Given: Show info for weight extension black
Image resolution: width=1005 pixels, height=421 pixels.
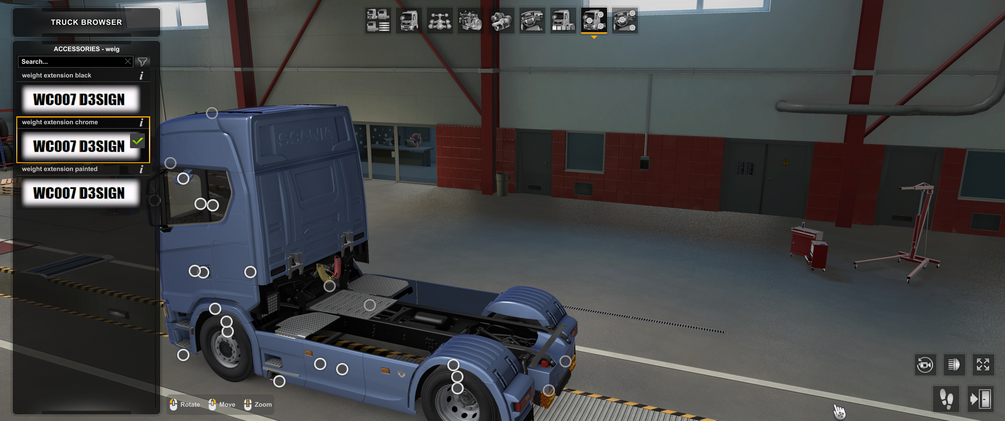Looking at the screenshot, I should [141, 76].
